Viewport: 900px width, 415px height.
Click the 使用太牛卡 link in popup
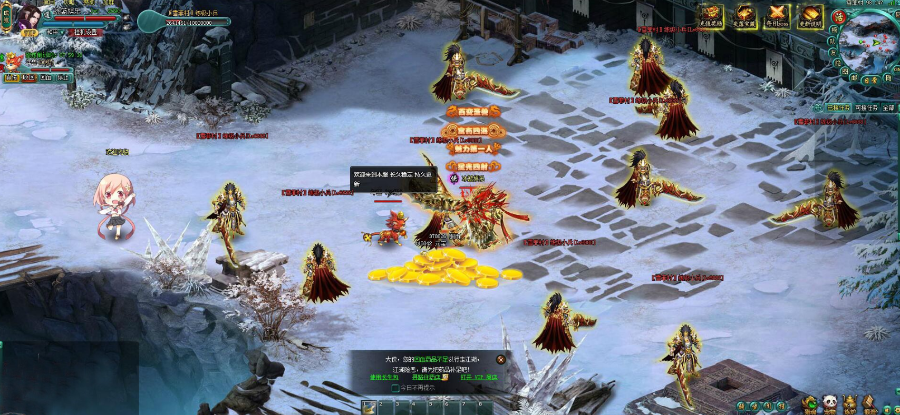385,378
